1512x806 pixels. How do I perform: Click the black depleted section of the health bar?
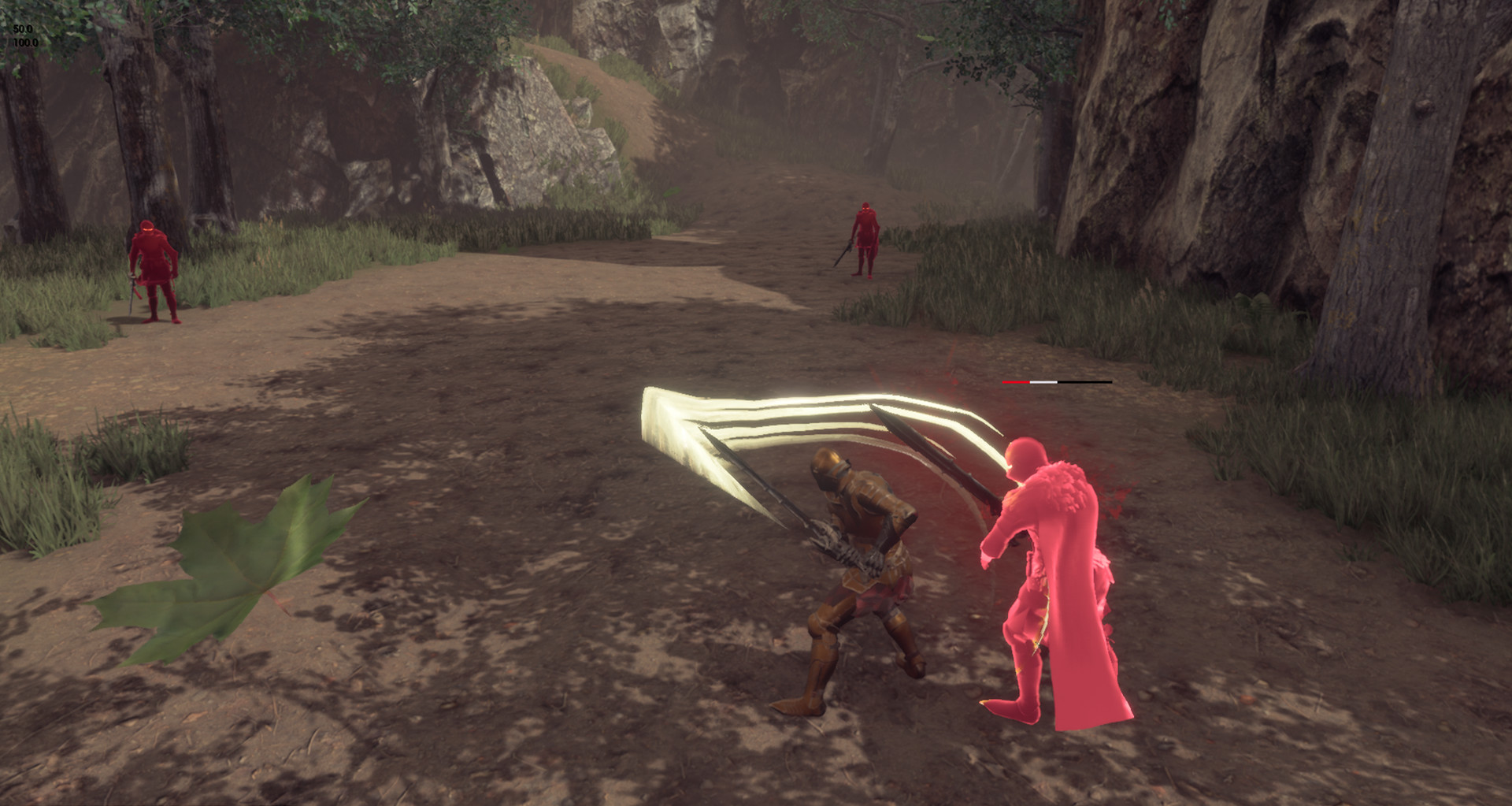coord(1087,381)
